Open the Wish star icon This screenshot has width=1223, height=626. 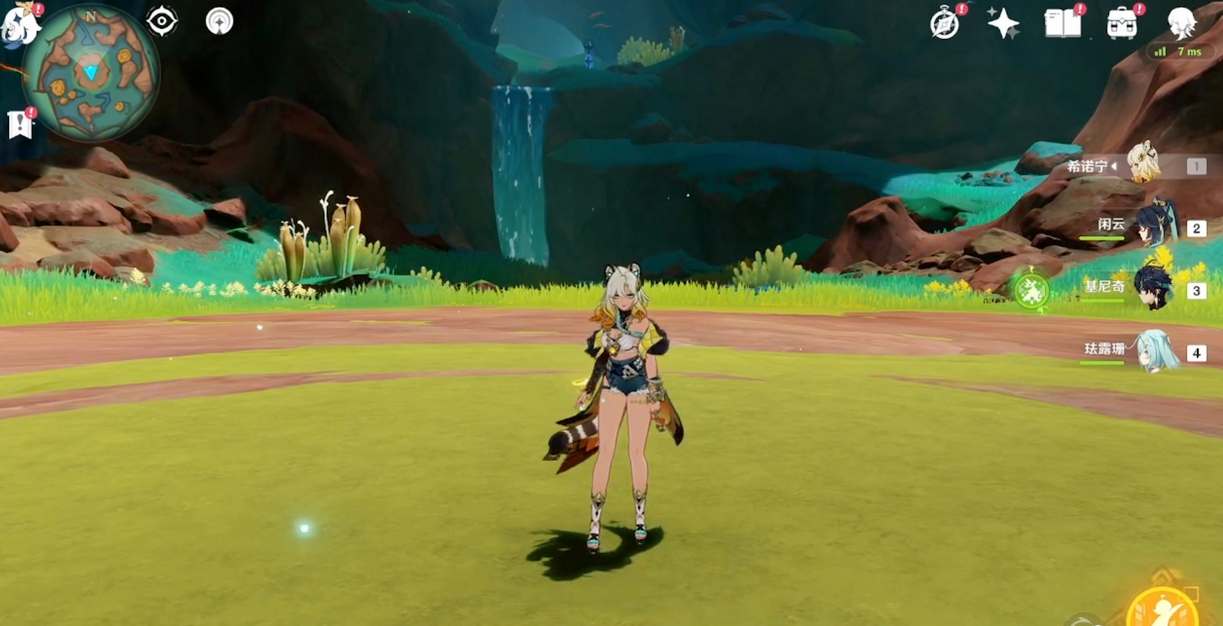(1003, 23)
